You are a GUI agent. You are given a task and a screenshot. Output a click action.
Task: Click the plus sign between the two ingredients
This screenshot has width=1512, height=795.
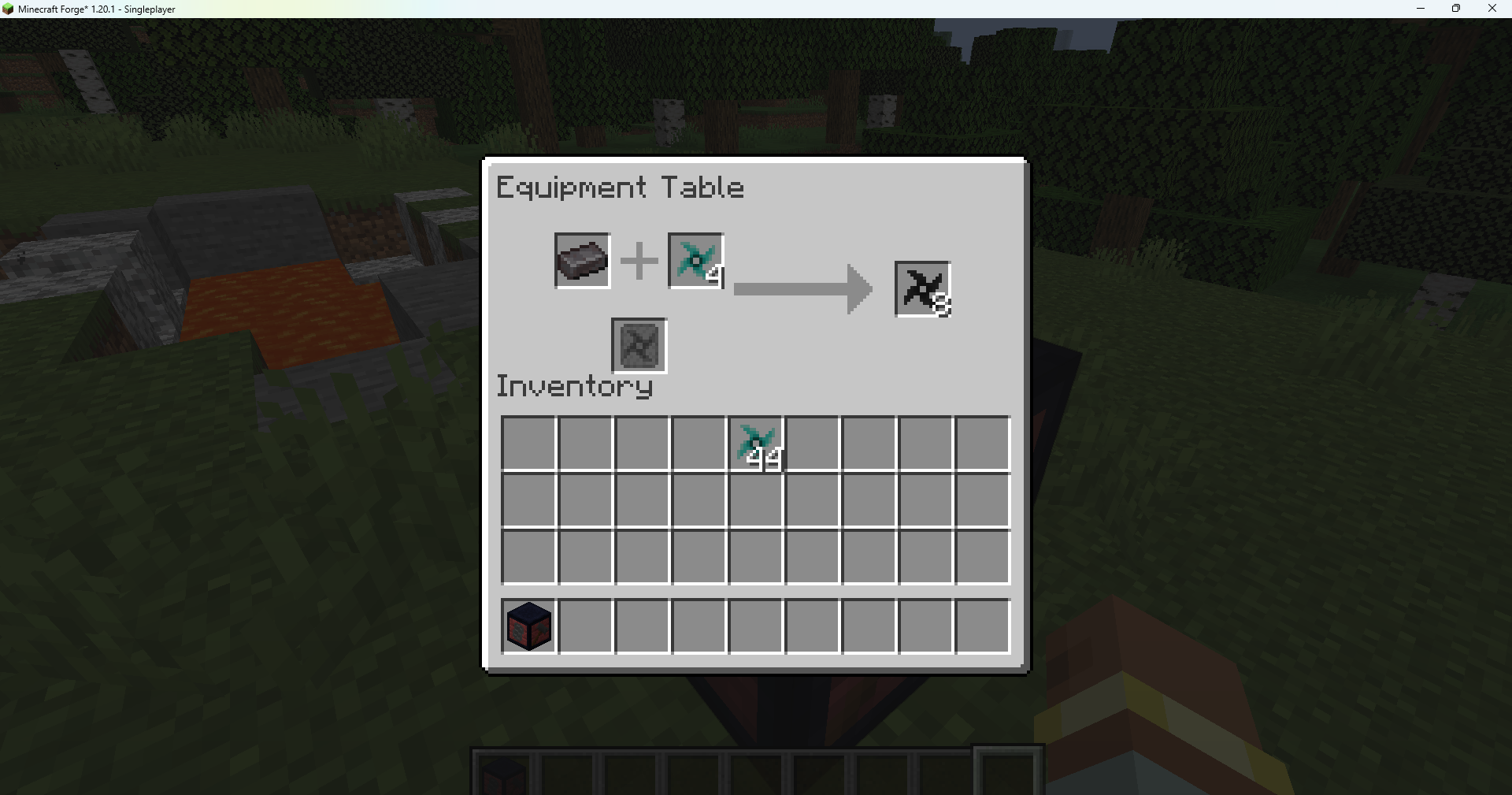pyautogui.click(x=639, y=261)
